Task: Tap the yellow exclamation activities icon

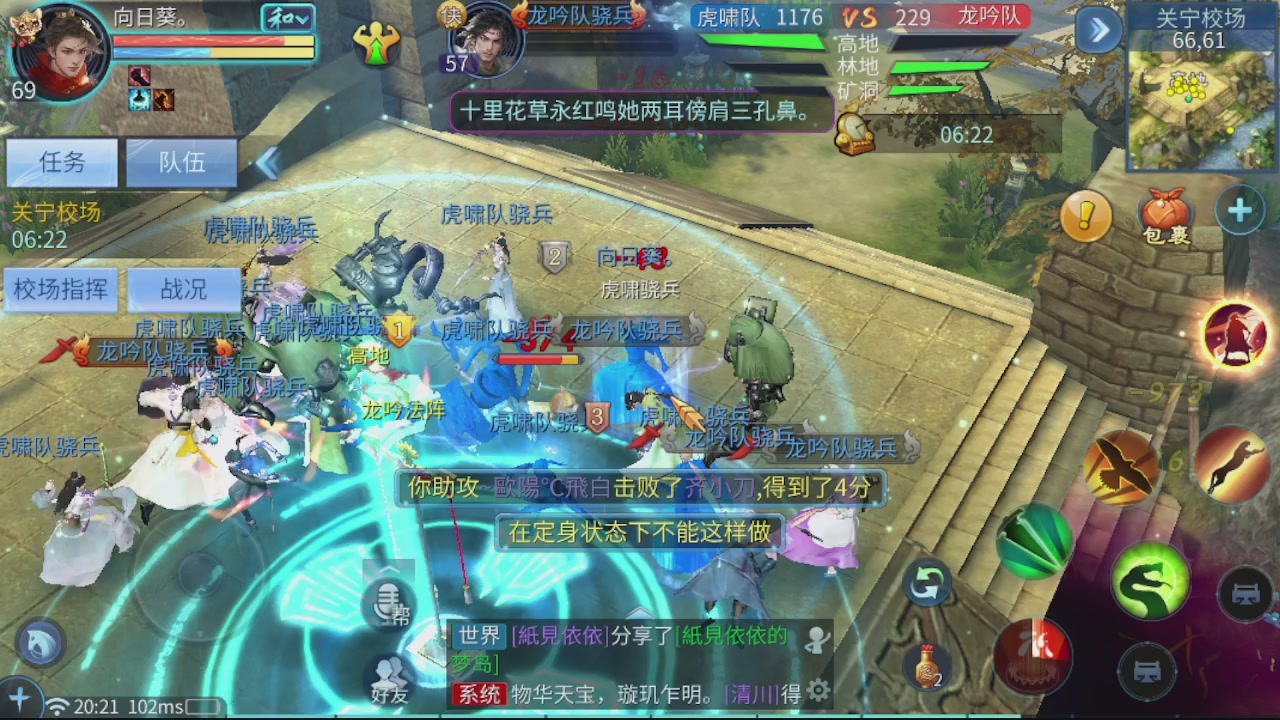Action: point(1087,216)
